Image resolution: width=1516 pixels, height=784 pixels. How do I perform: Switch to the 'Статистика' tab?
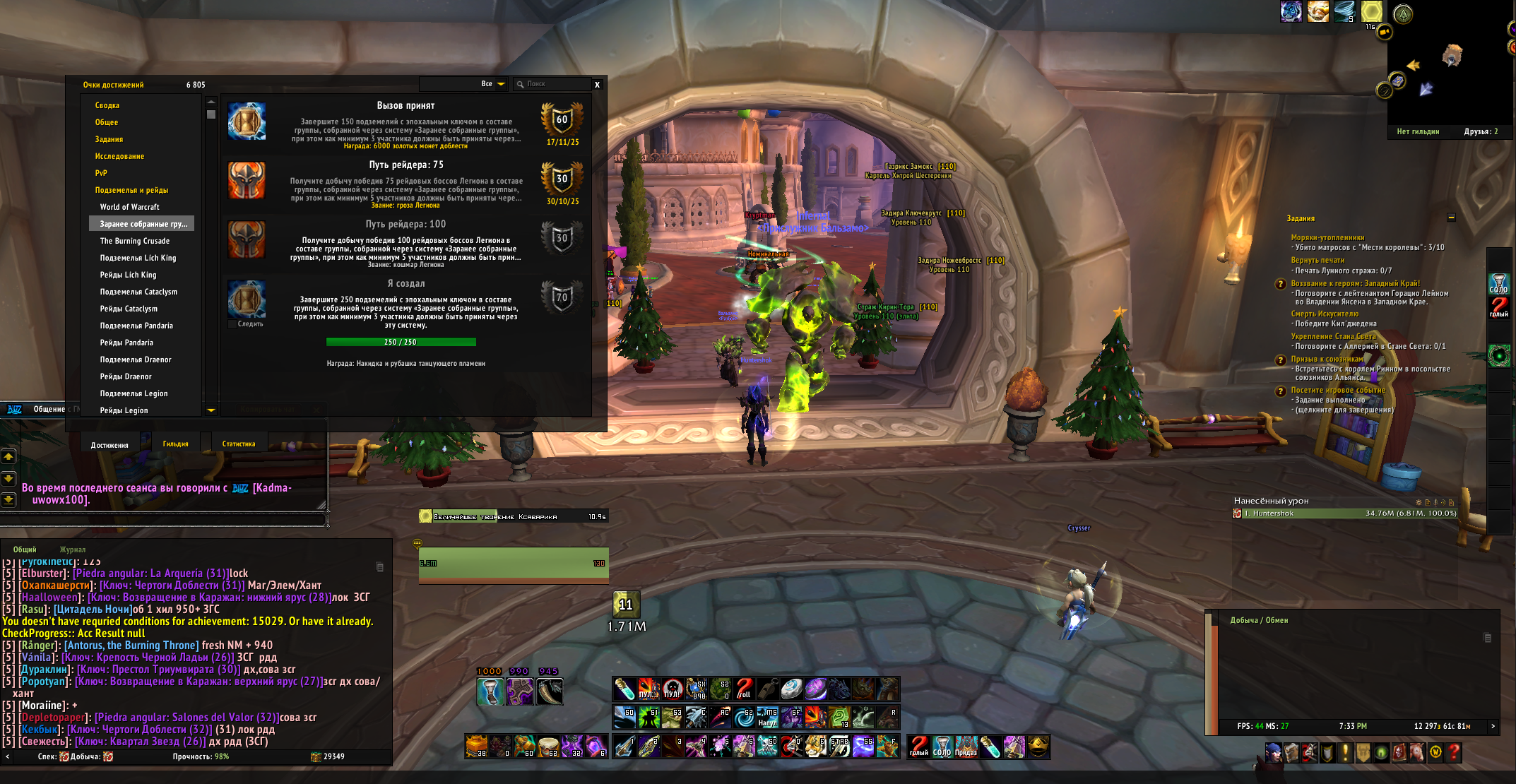click(239, 444)
